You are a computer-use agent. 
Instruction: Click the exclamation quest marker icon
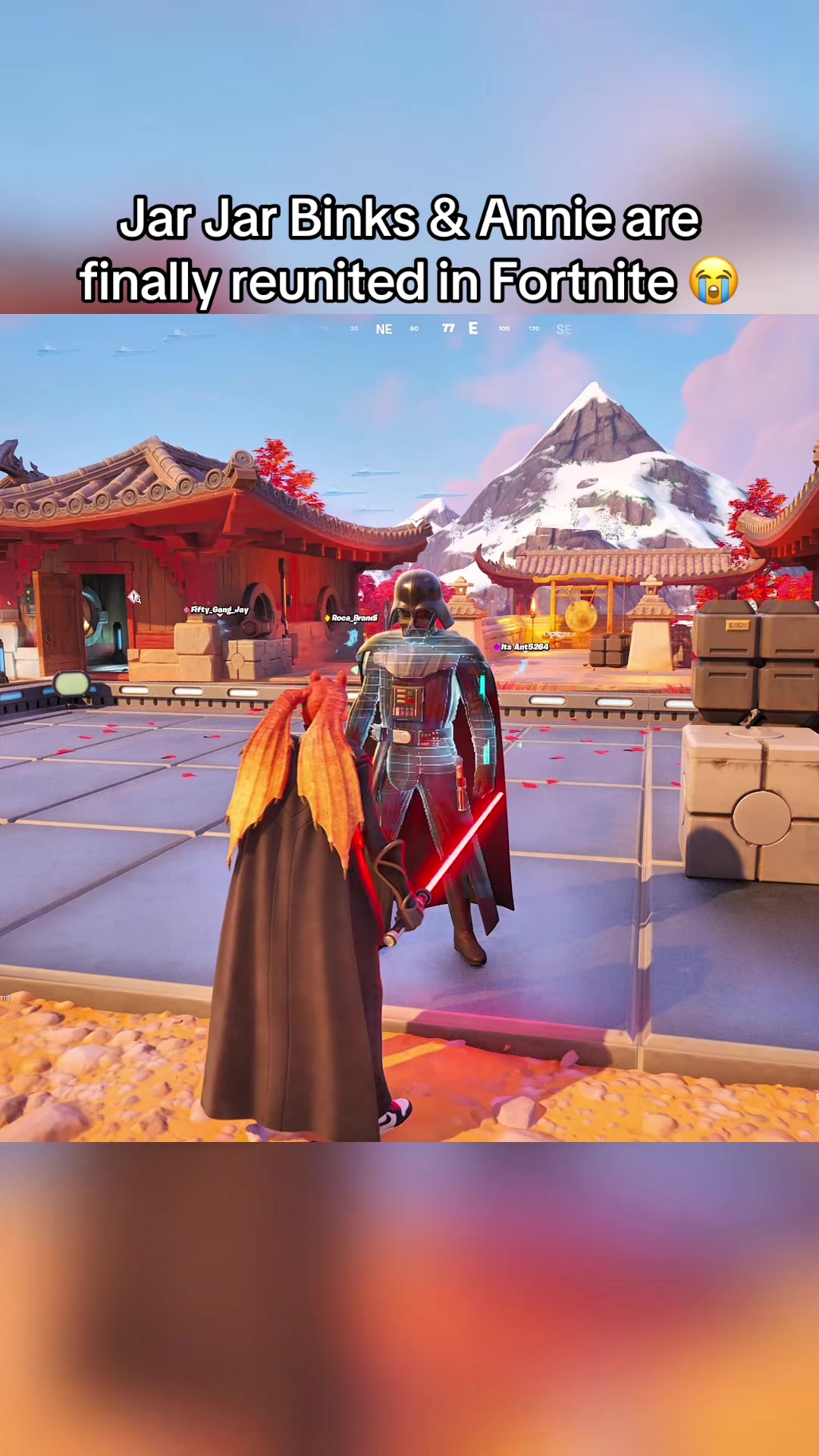click(x=134, y=598)
